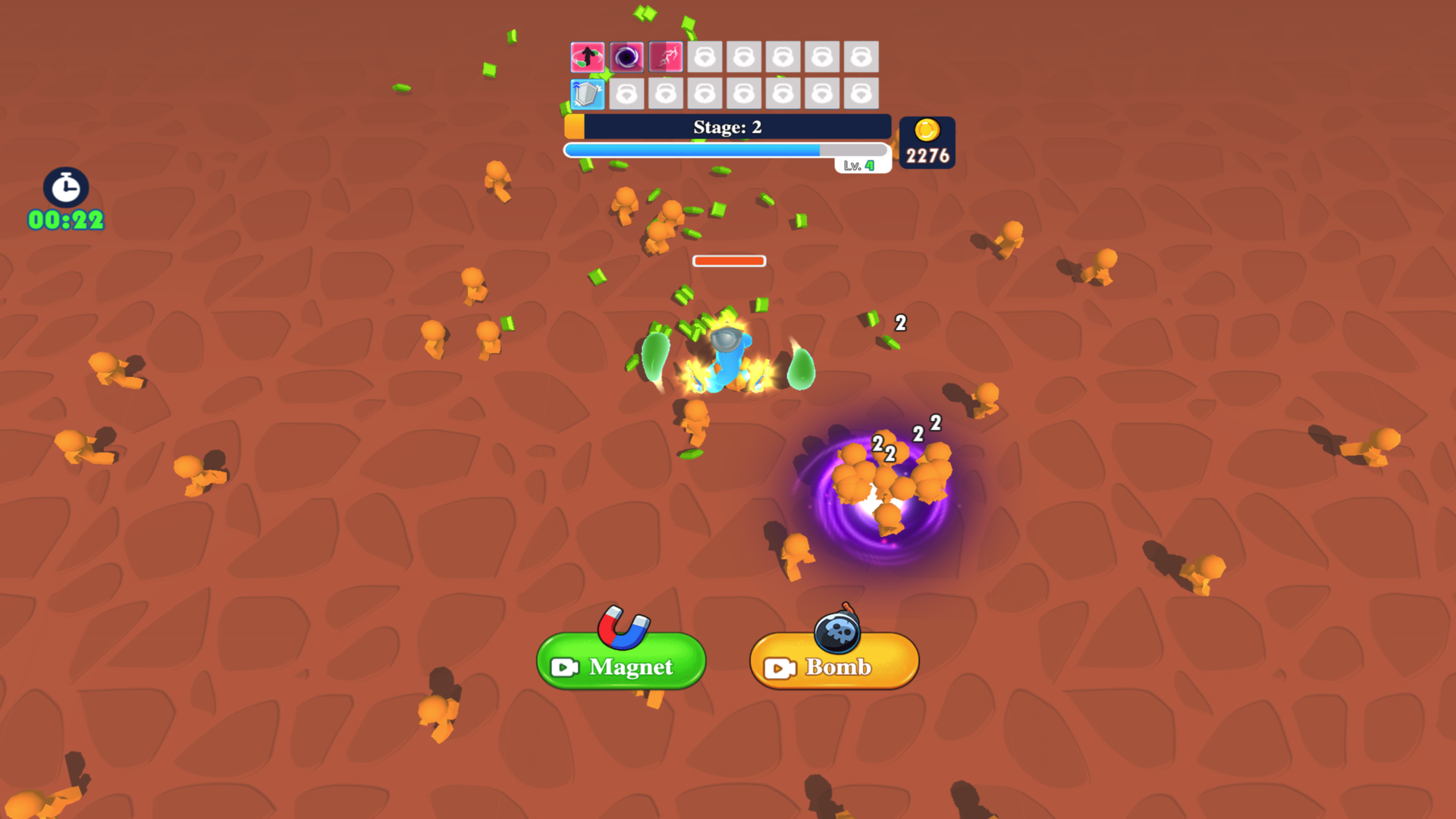Select the black hole vortex skill icon
The height and width of the screenshot is (819, 1456).
click(627, 56)
